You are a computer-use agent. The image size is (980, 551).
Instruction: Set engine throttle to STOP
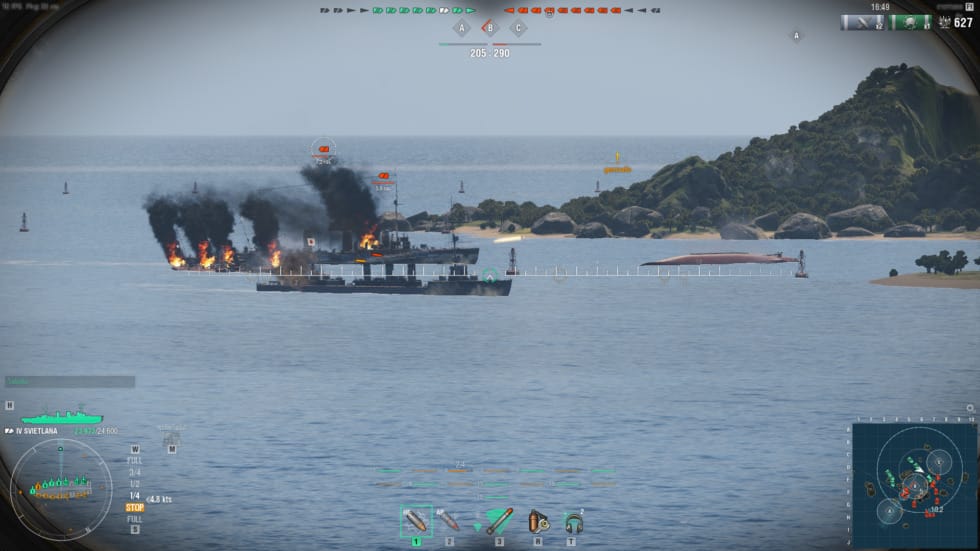[134, 507]
